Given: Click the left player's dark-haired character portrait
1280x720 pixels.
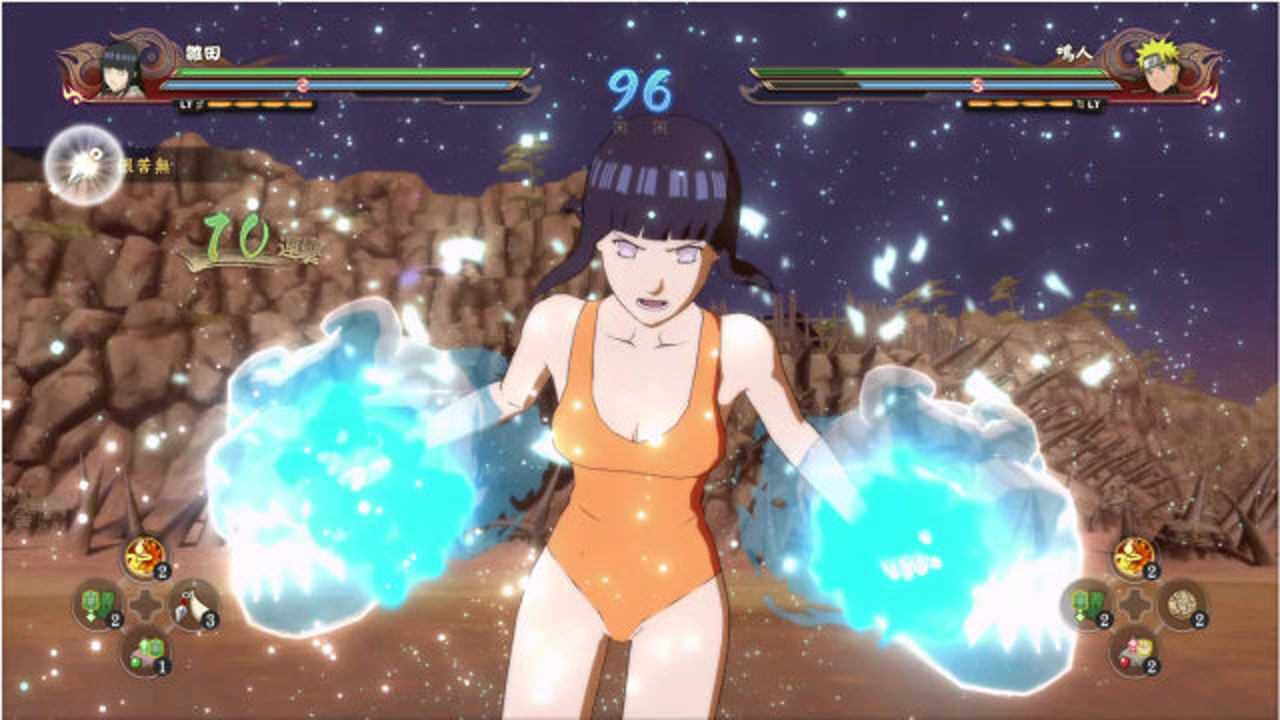Looking at the screenshot, I should [119, 69].
